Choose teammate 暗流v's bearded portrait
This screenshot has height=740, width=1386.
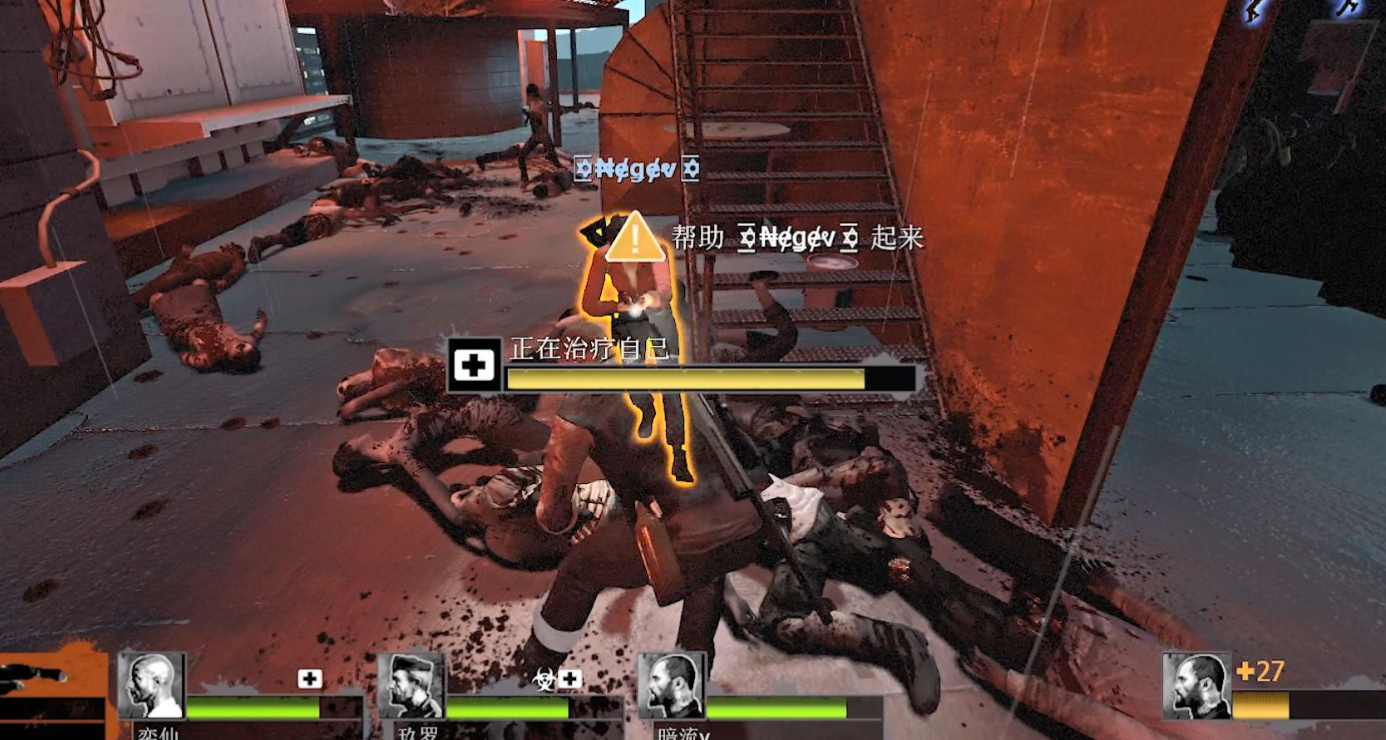pos(670,686)
